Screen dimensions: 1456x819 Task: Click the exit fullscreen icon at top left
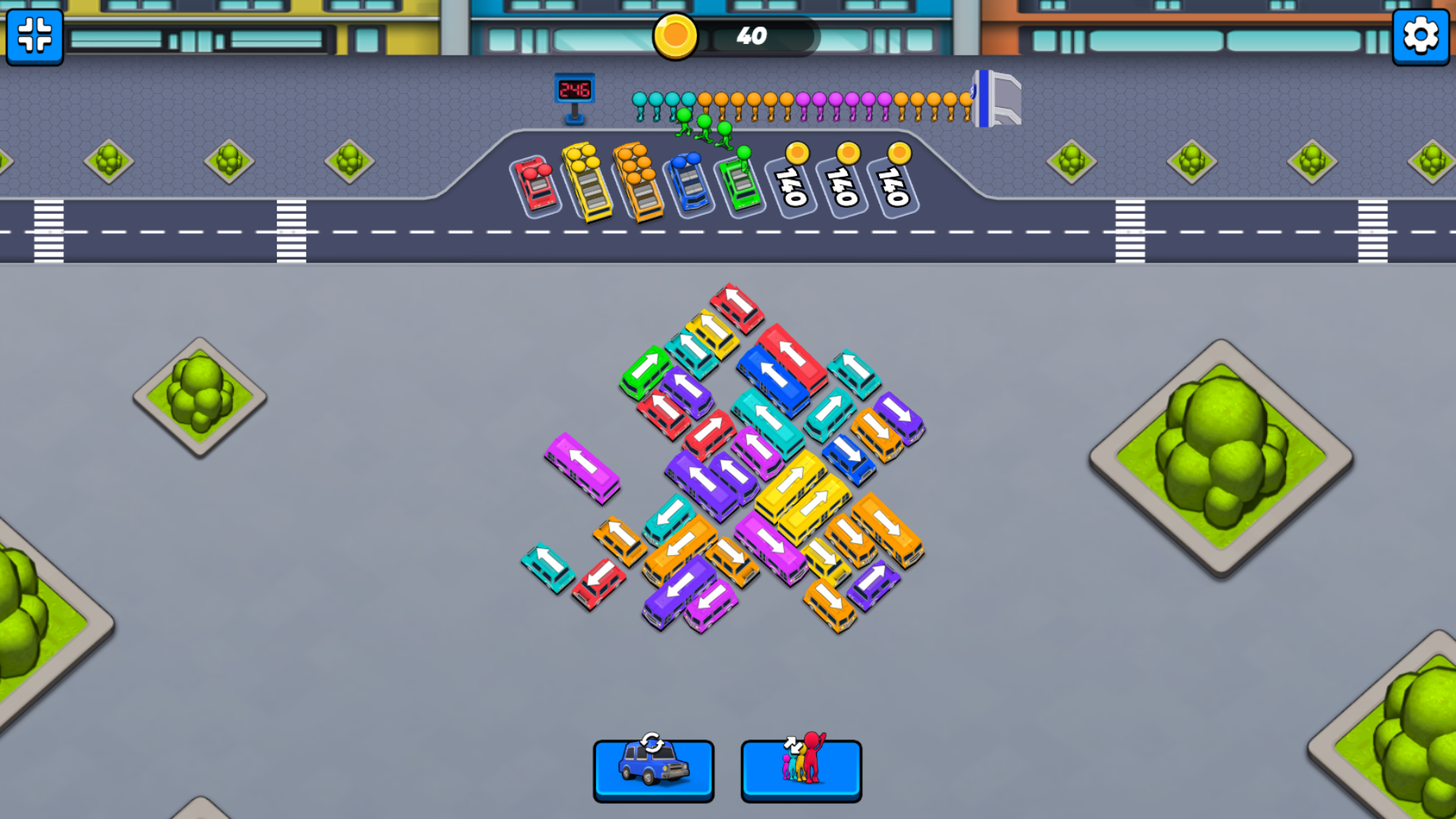point(33,37)
